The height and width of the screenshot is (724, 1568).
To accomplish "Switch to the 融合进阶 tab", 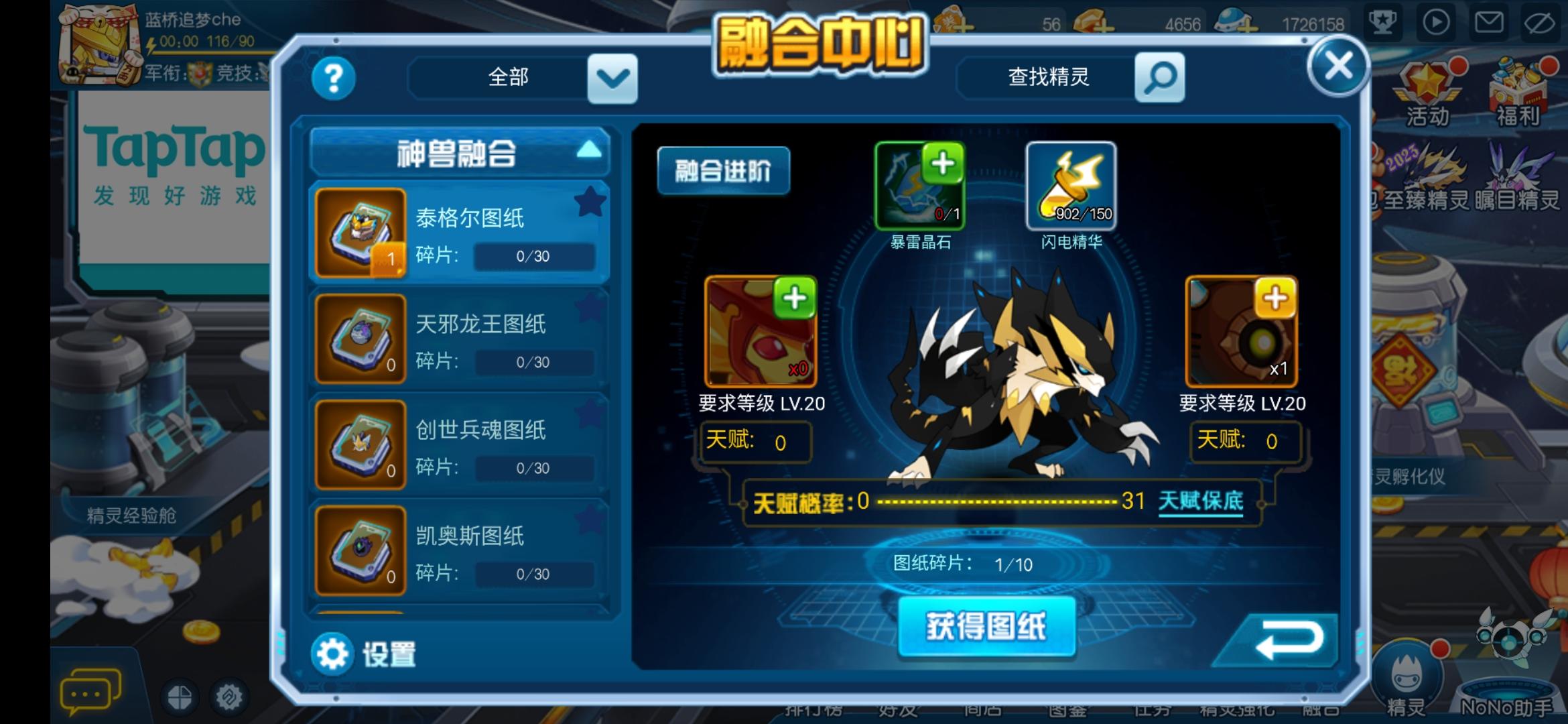I will (x=724, y=170).
